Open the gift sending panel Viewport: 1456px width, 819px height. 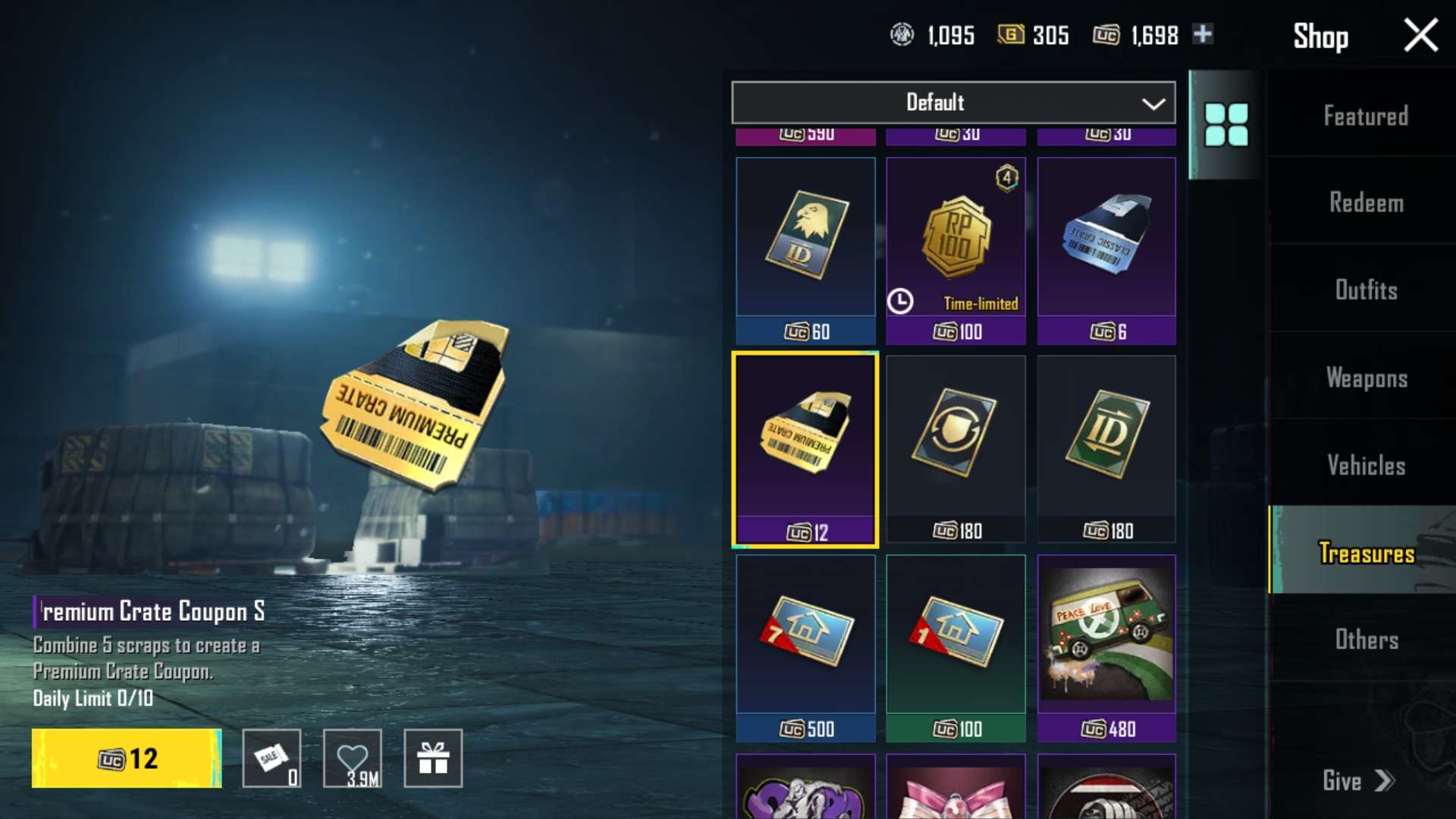pyautogui.click(x=433, y=758)
